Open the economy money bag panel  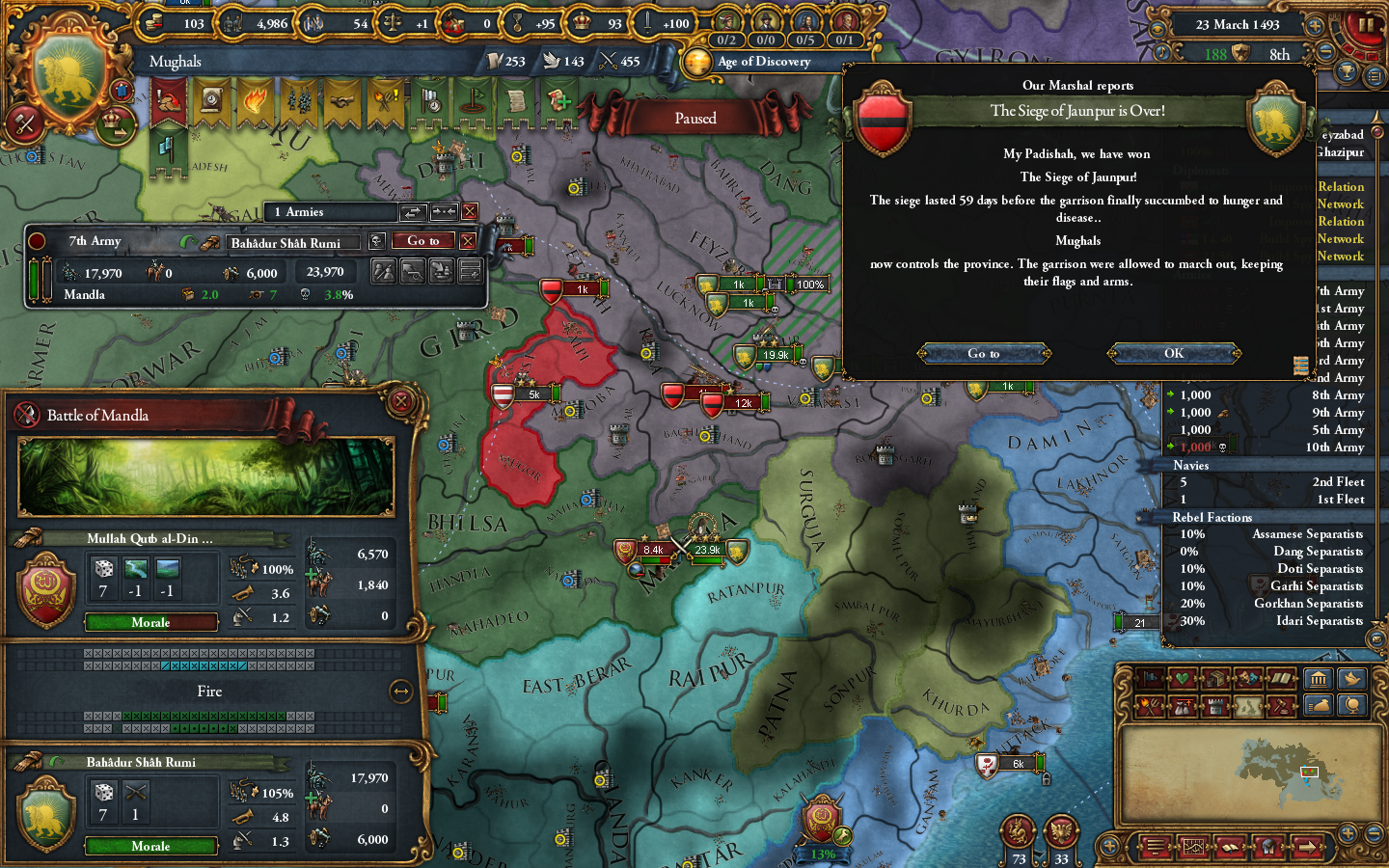[x=1320, y=705]
